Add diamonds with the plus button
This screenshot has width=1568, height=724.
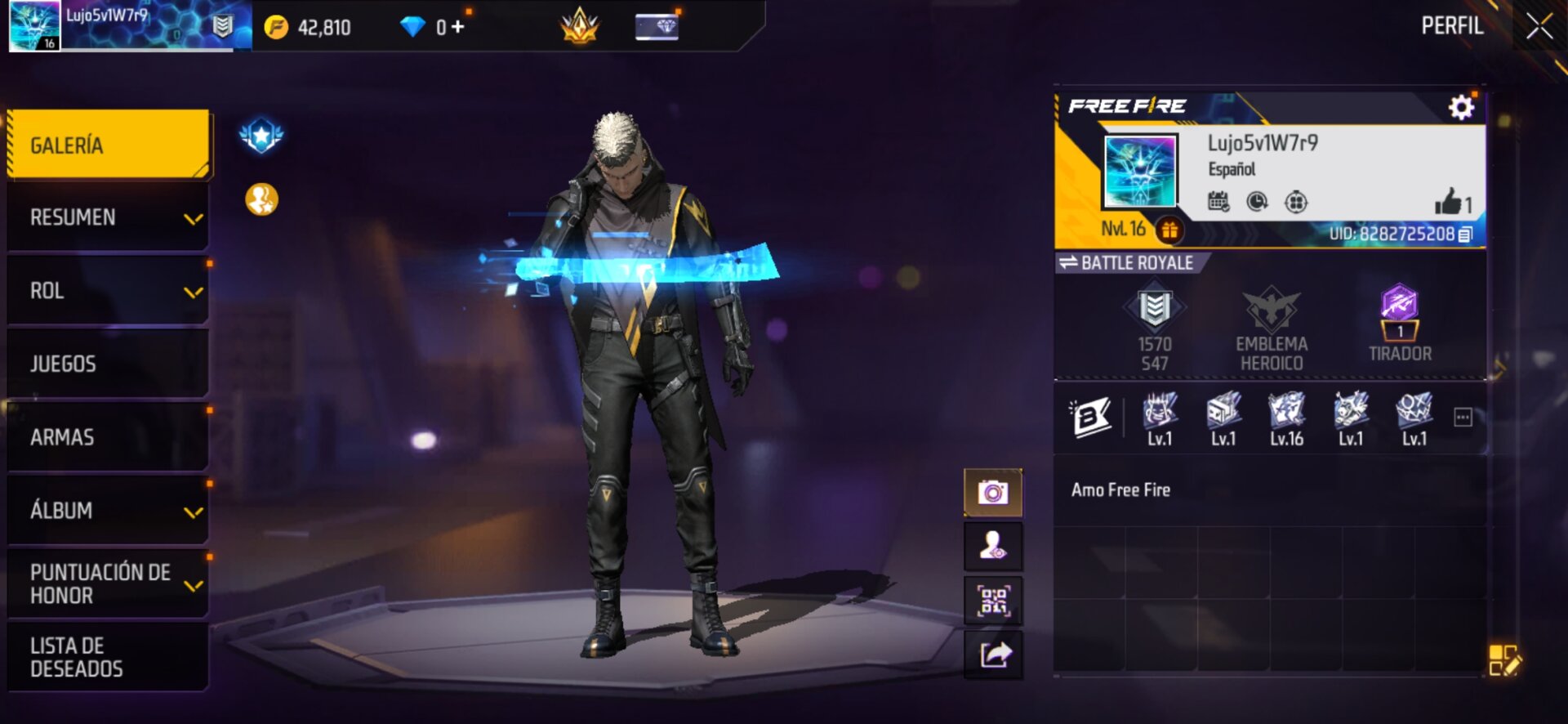coord(458,27)
